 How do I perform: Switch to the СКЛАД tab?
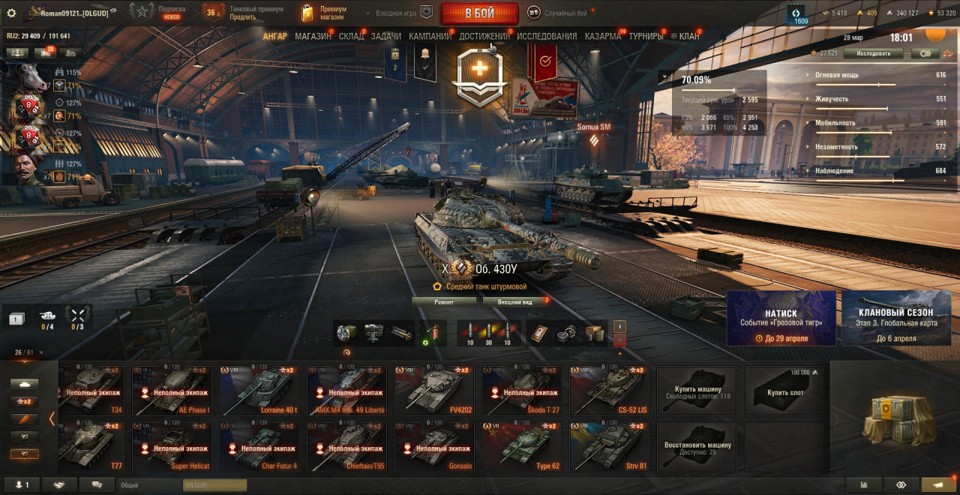pyautogui.click(x=352, y=36)
